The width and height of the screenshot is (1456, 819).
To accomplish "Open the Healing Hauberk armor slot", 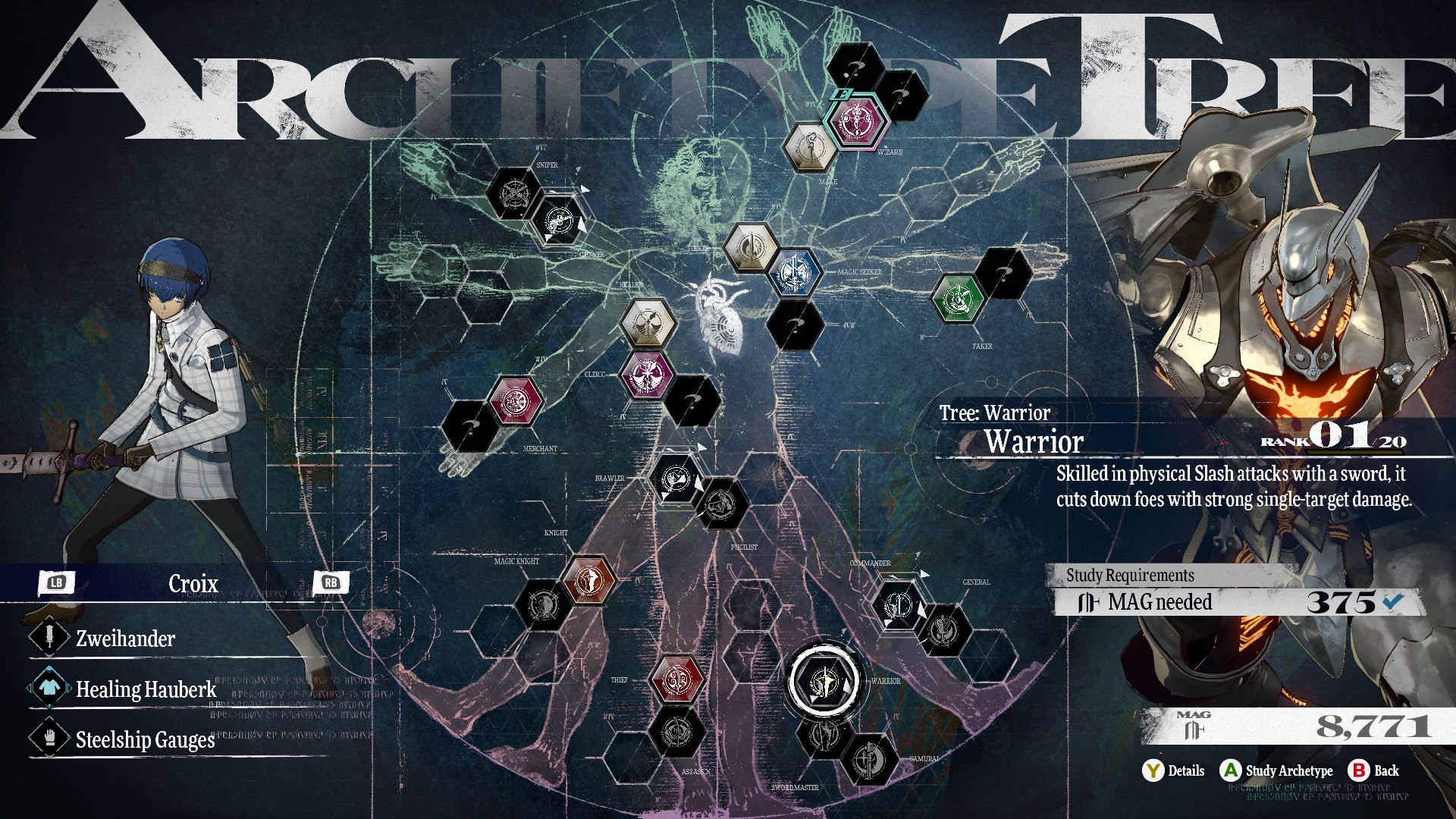I will pyautogui.click(x=146, y=689).
